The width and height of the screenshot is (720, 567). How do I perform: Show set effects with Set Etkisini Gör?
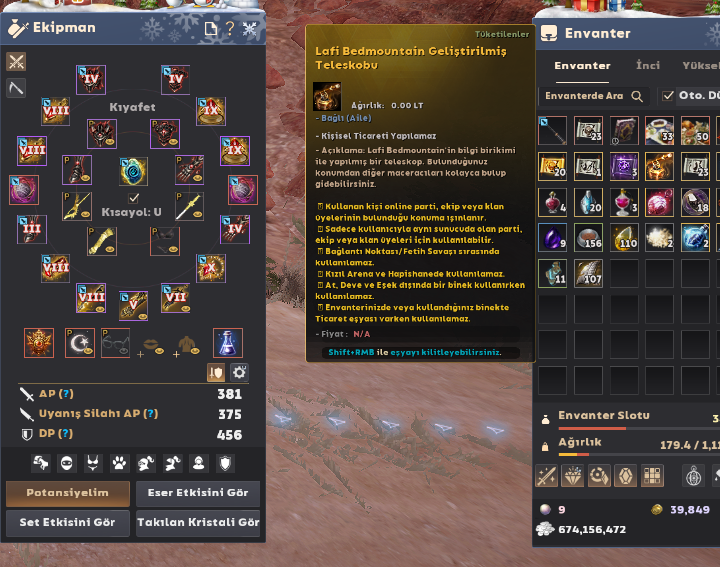[69, 522]
